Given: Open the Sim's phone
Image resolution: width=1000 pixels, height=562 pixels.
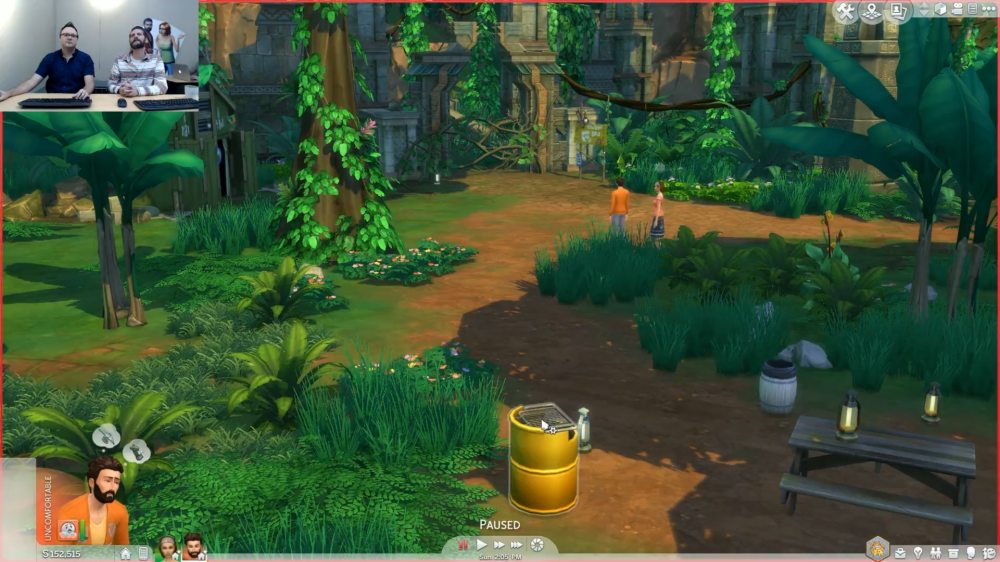Looking at the screenshot, I should pyautogui.click(x=143, y=553).
